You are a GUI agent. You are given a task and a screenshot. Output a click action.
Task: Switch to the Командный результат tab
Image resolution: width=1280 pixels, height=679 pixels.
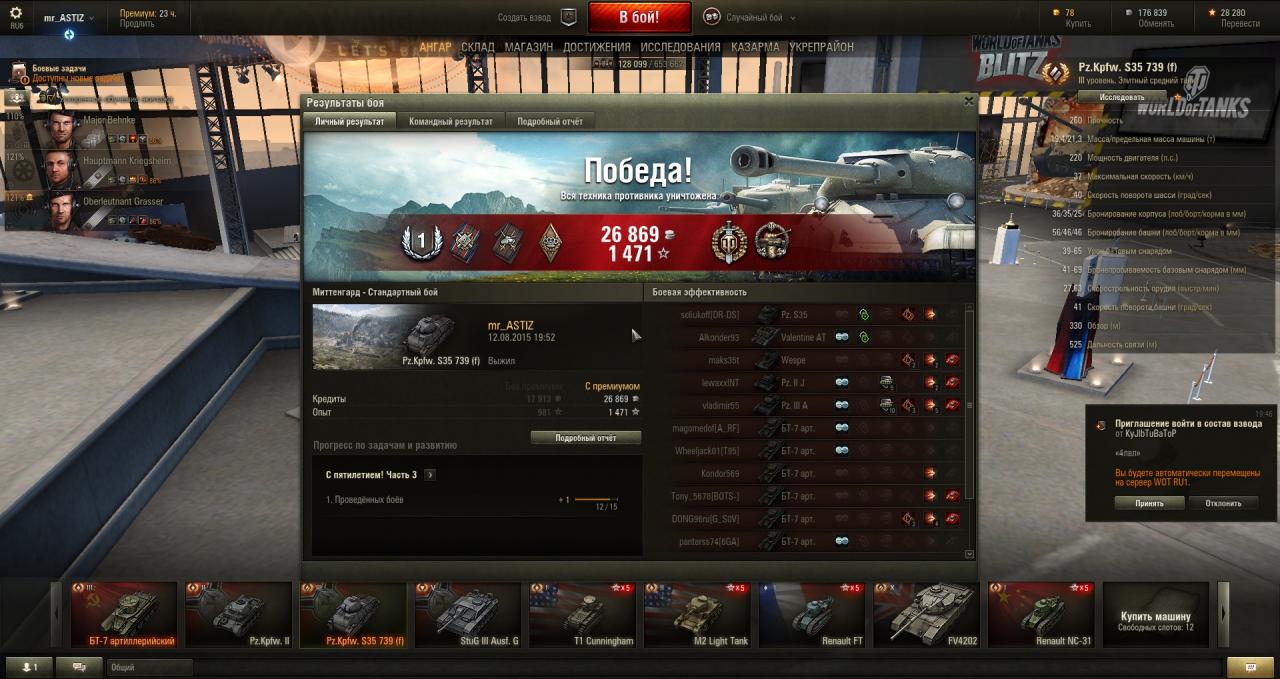tap(450, 121)
